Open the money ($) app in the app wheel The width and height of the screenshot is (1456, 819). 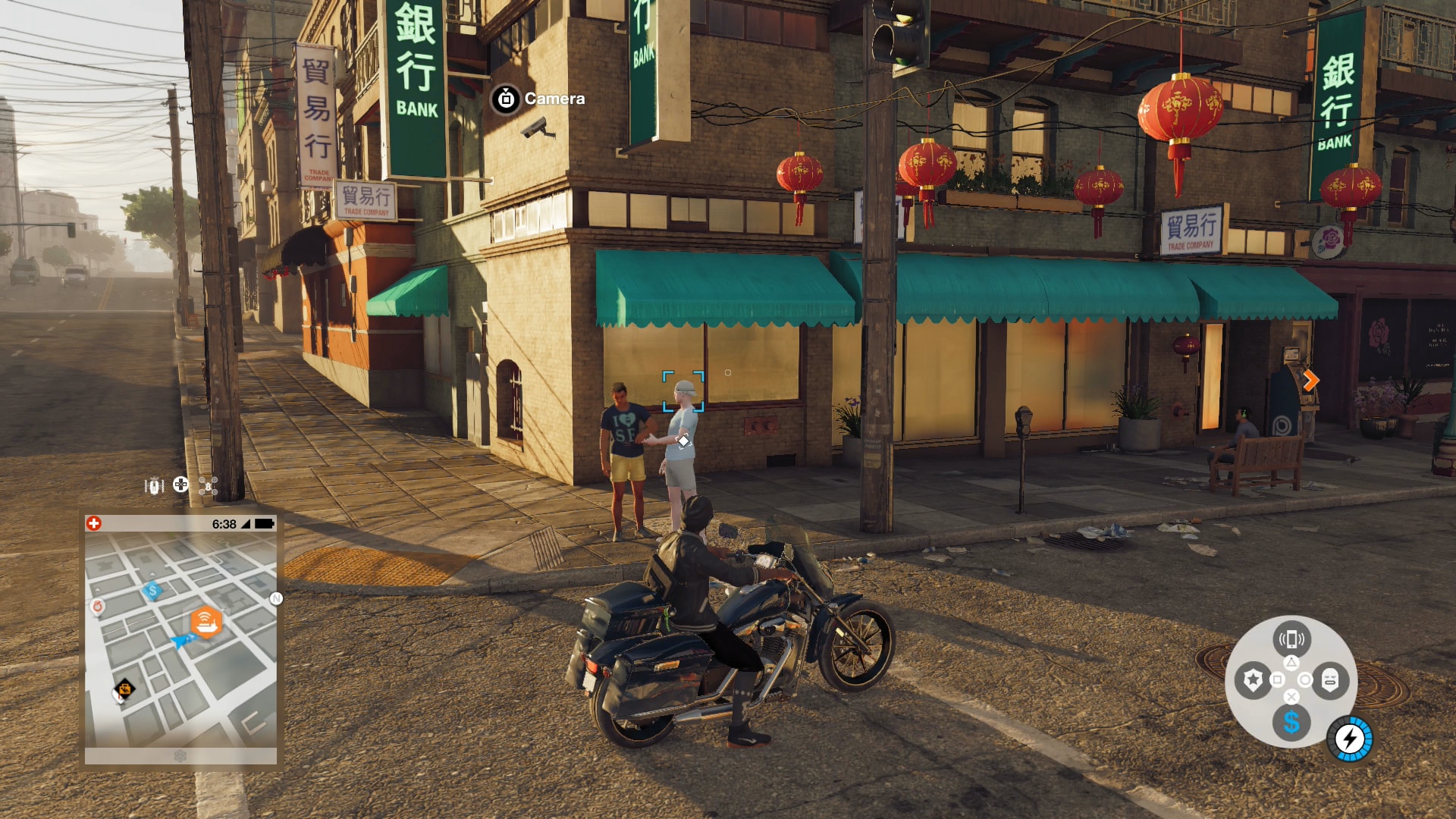pyautogui.click(x=1293, y=725)
